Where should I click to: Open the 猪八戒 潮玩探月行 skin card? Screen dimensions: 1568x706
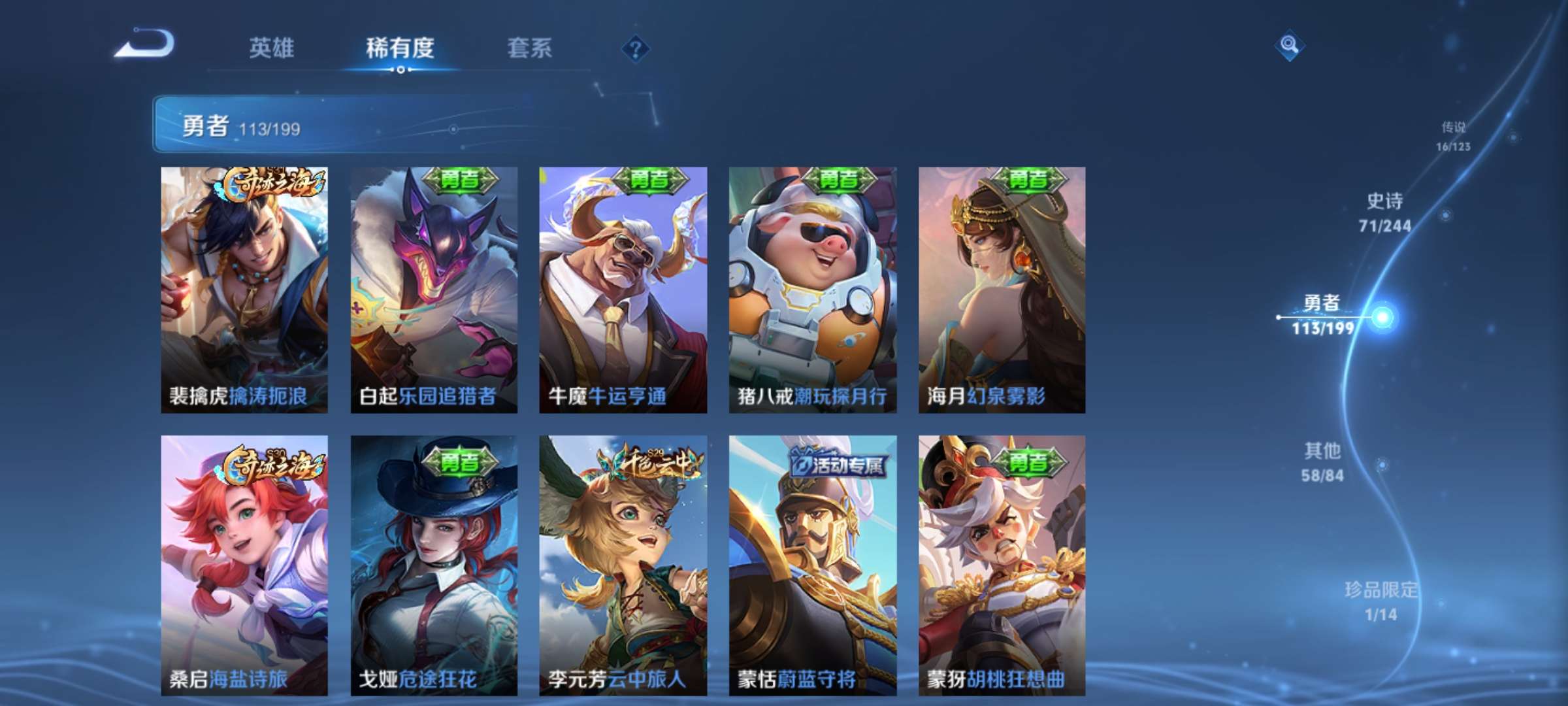point(813,290)
